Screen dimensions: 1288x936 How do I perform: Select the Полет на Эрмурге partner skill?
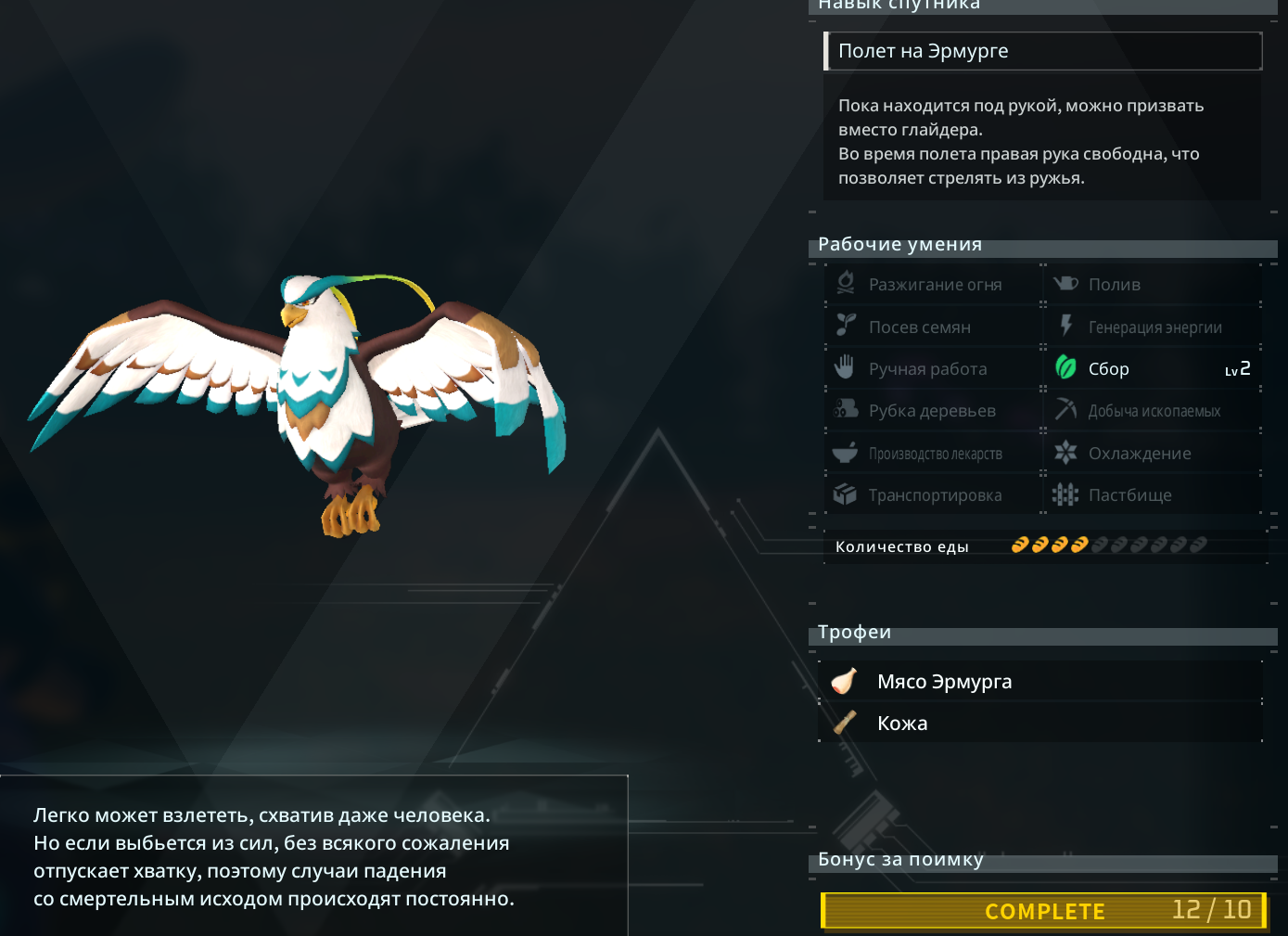(1042, 51)
